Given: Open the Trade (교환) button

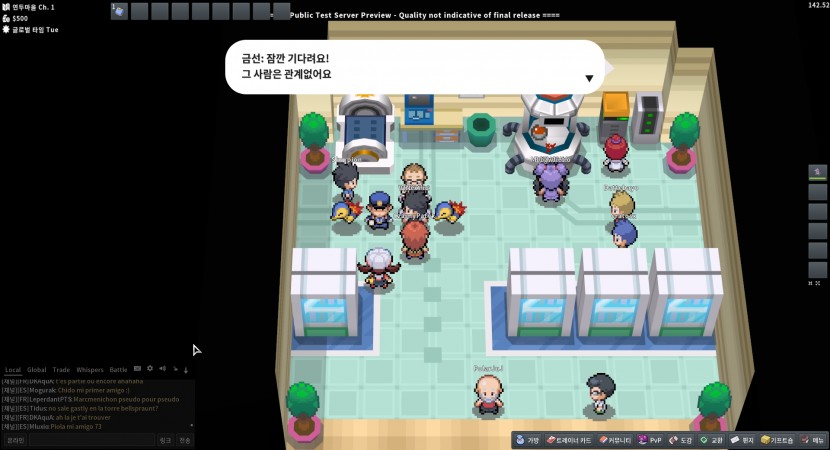Looking at the screenshot, I should tap(712, 440).
